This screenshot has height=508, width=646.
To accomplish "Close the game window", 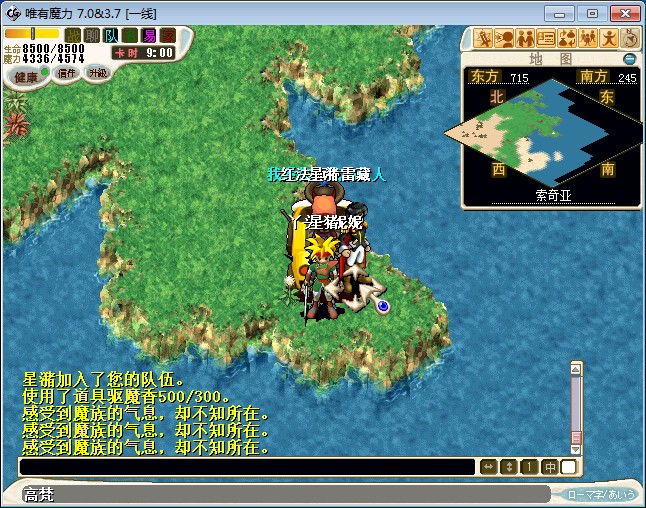I will click(623, 13).
